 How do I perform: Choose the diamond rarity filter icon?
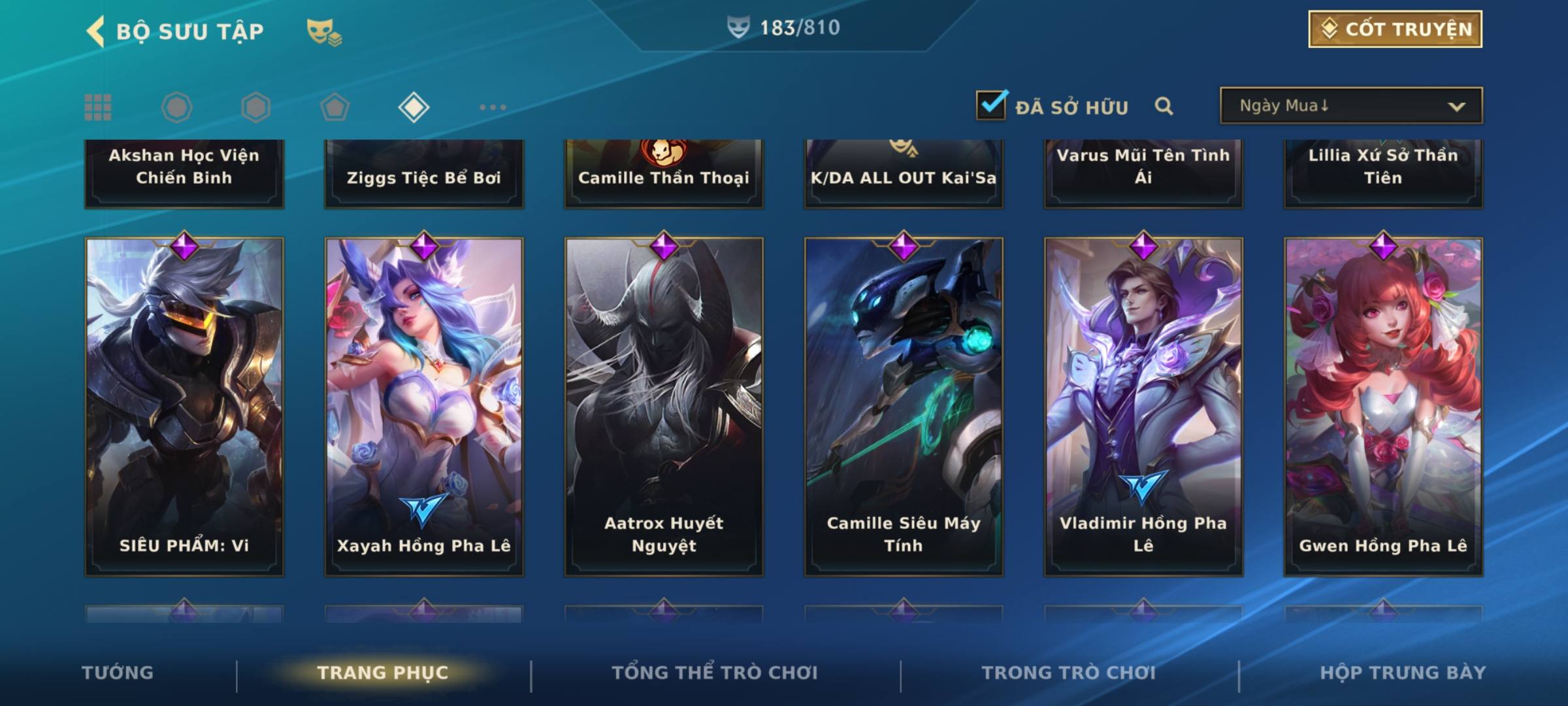pos(414,107)
